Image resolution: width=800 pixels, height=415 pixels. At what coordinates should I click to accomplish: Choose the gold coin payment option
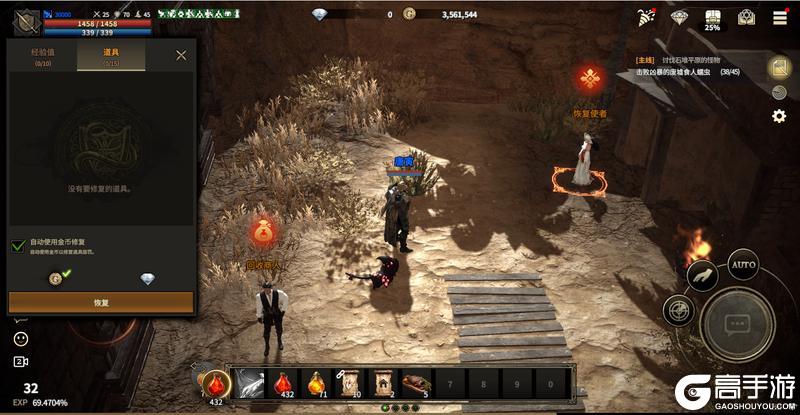[x=57, y=278]
